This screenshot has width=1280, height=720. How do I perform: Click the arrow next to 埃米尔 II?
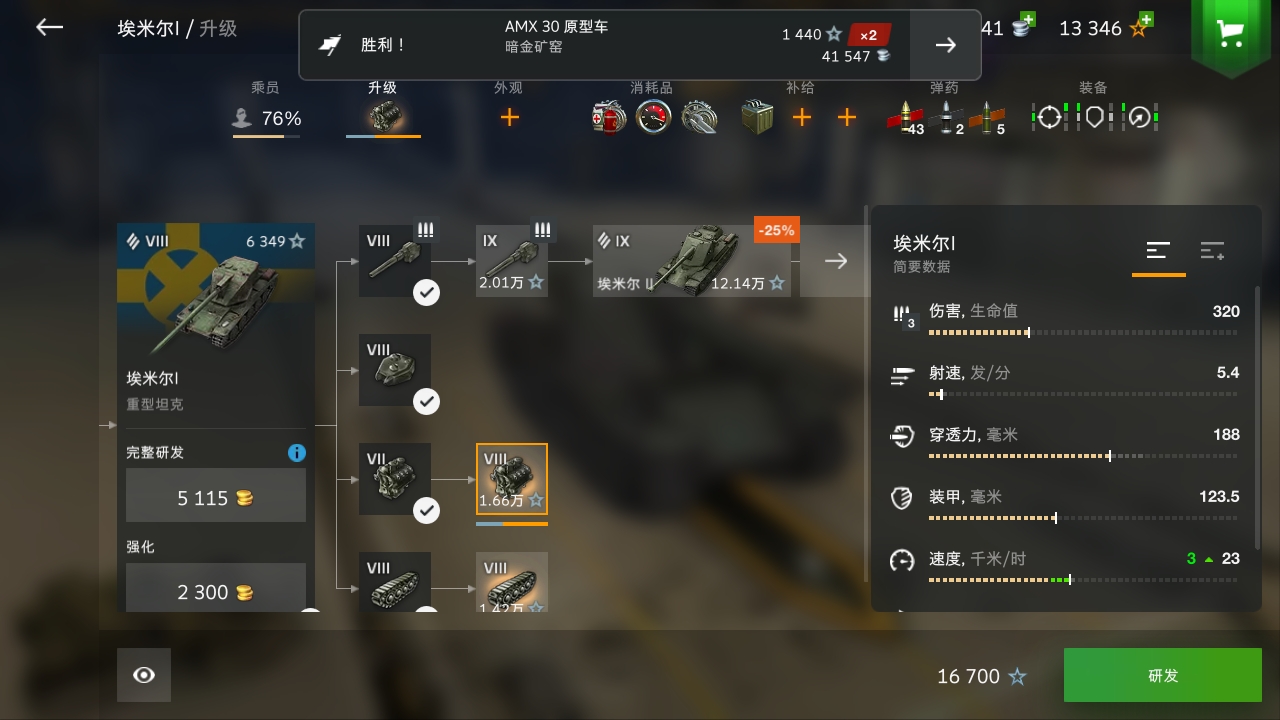coord(836,261)
